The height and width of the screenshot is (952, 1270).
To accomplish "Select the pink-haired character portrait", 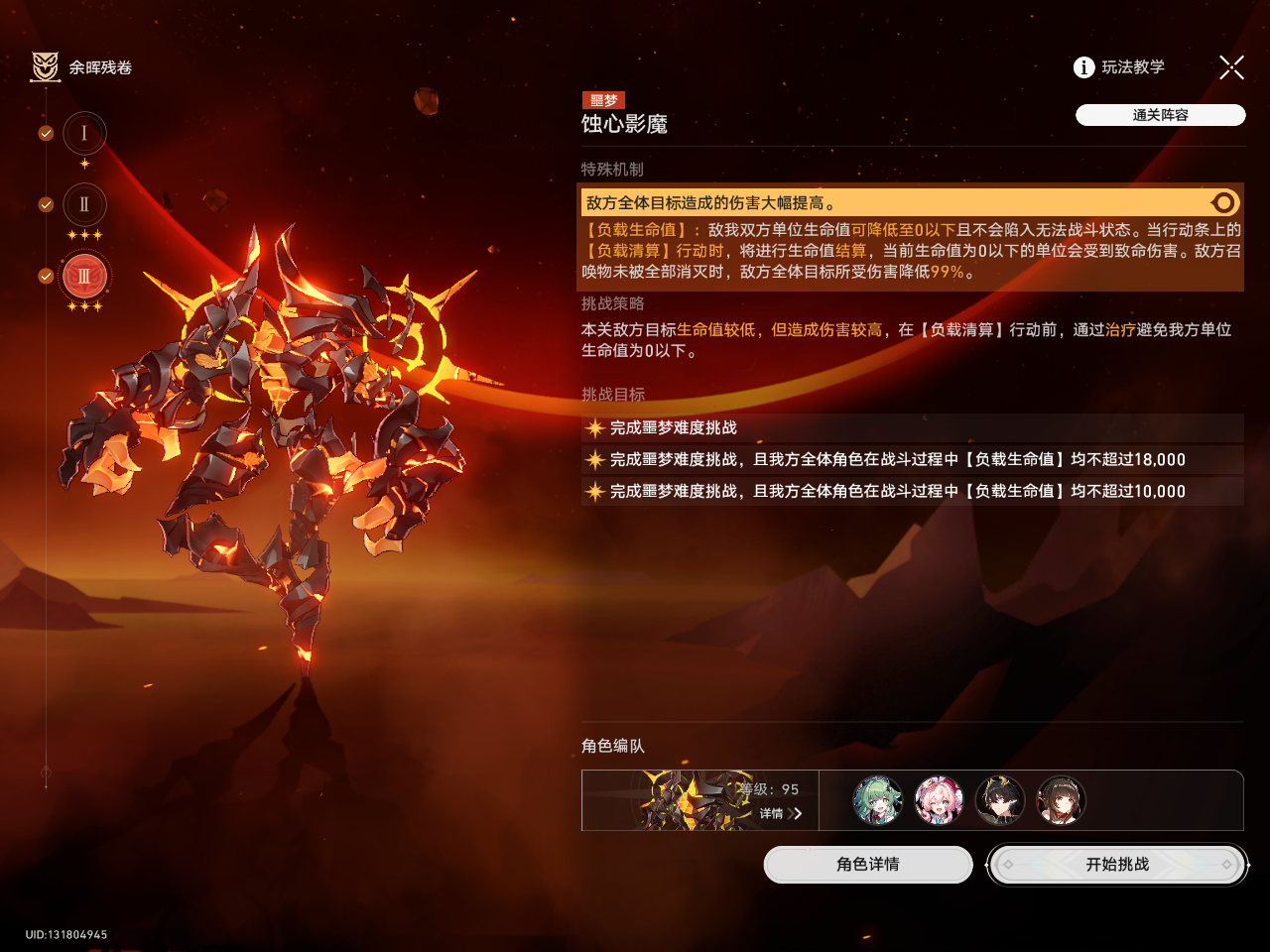I will (939, 800).
